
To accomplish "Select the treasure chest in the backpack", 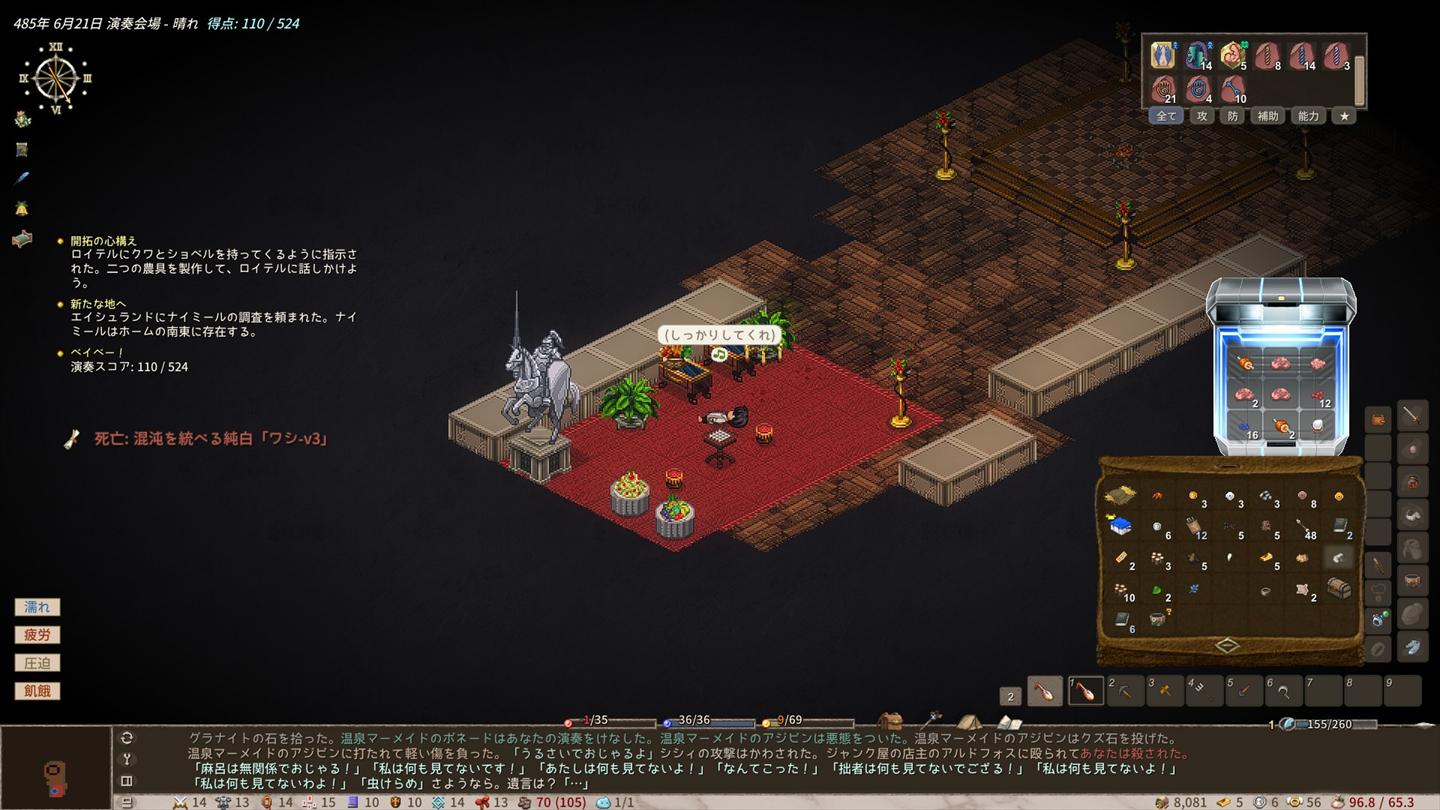I will pyautogui.click(x=1339, y=589).
